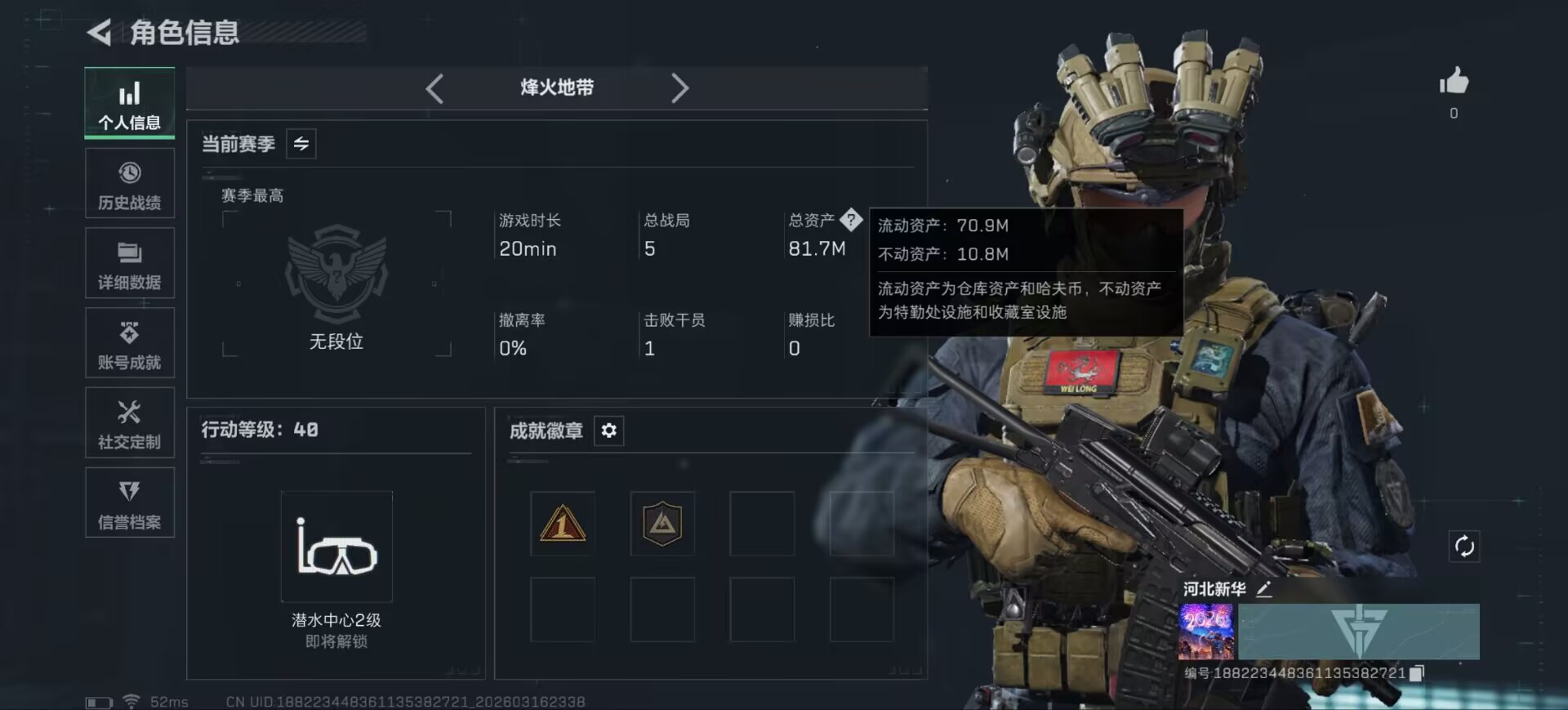
Task: Click the golden number-one achievement badge
Action: 562,524
